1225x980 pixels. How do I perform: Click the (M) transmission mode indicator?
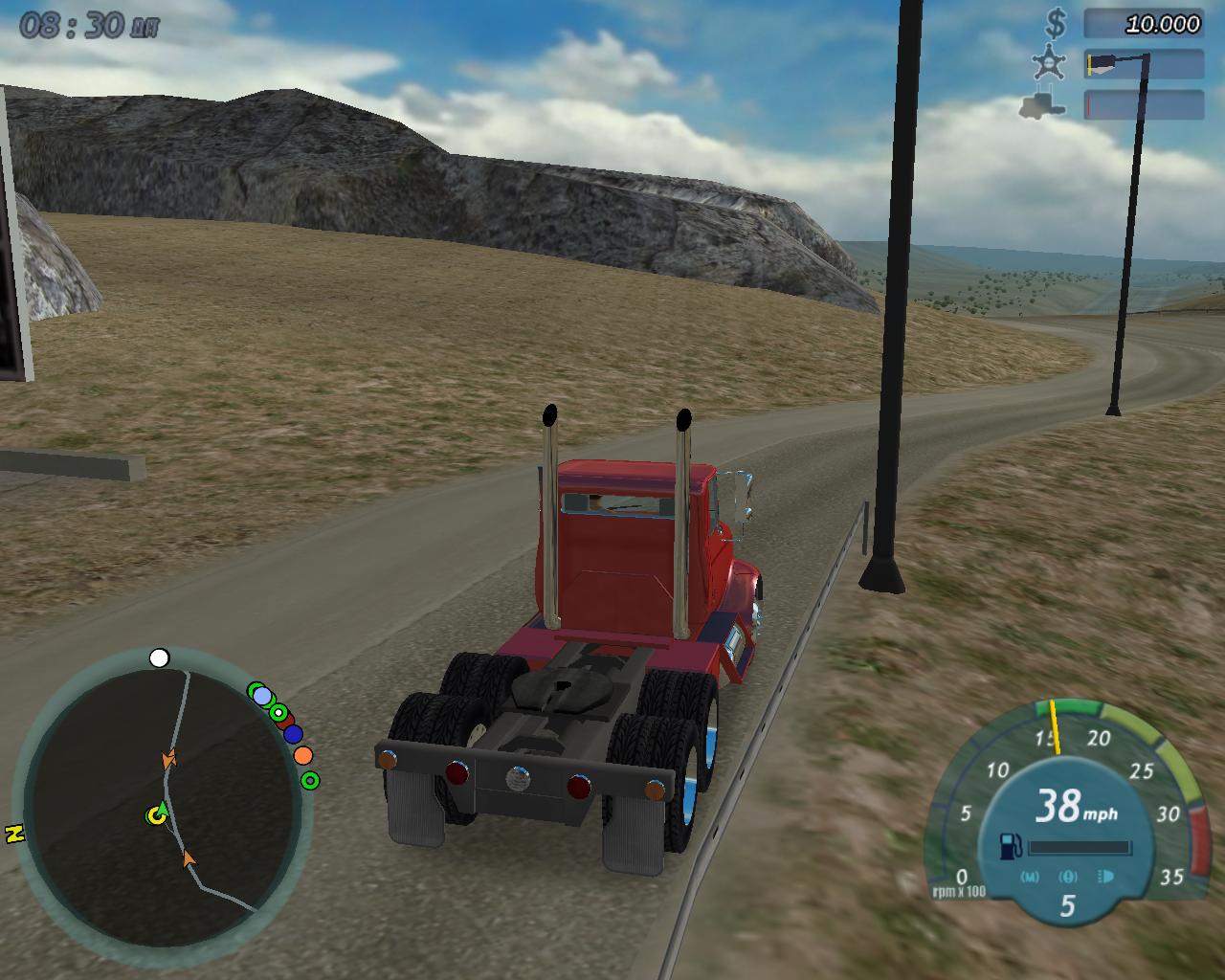pos(1030,877)
